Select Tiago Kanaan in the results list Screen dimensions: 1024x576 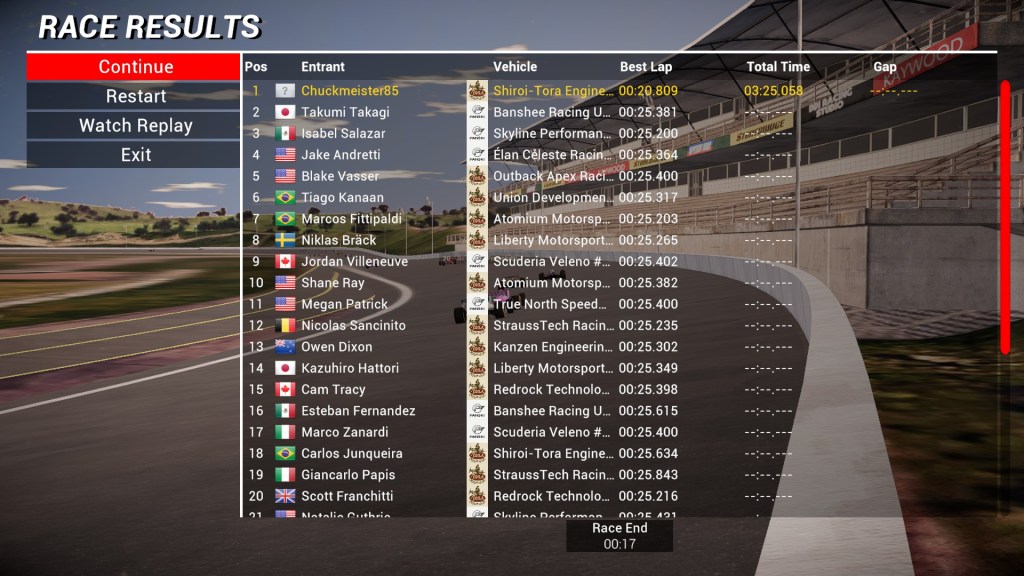342,198
